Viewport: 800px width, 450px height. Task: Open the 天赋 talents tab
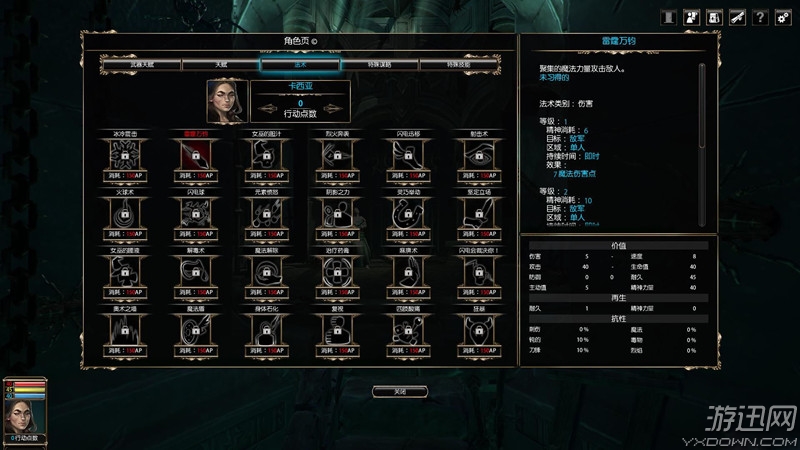219,64
